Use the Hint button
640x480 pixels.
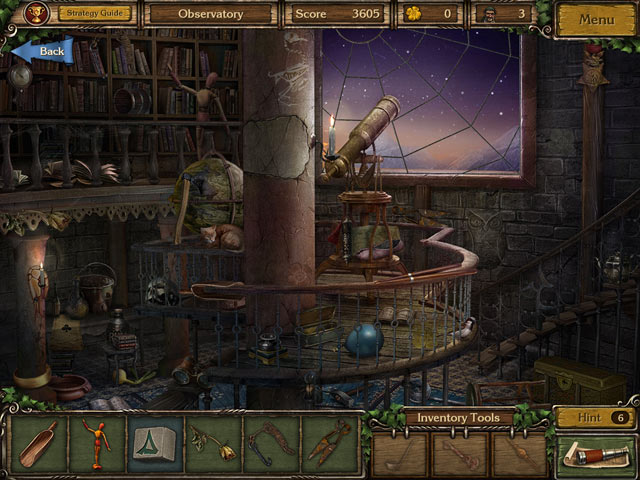594,418
